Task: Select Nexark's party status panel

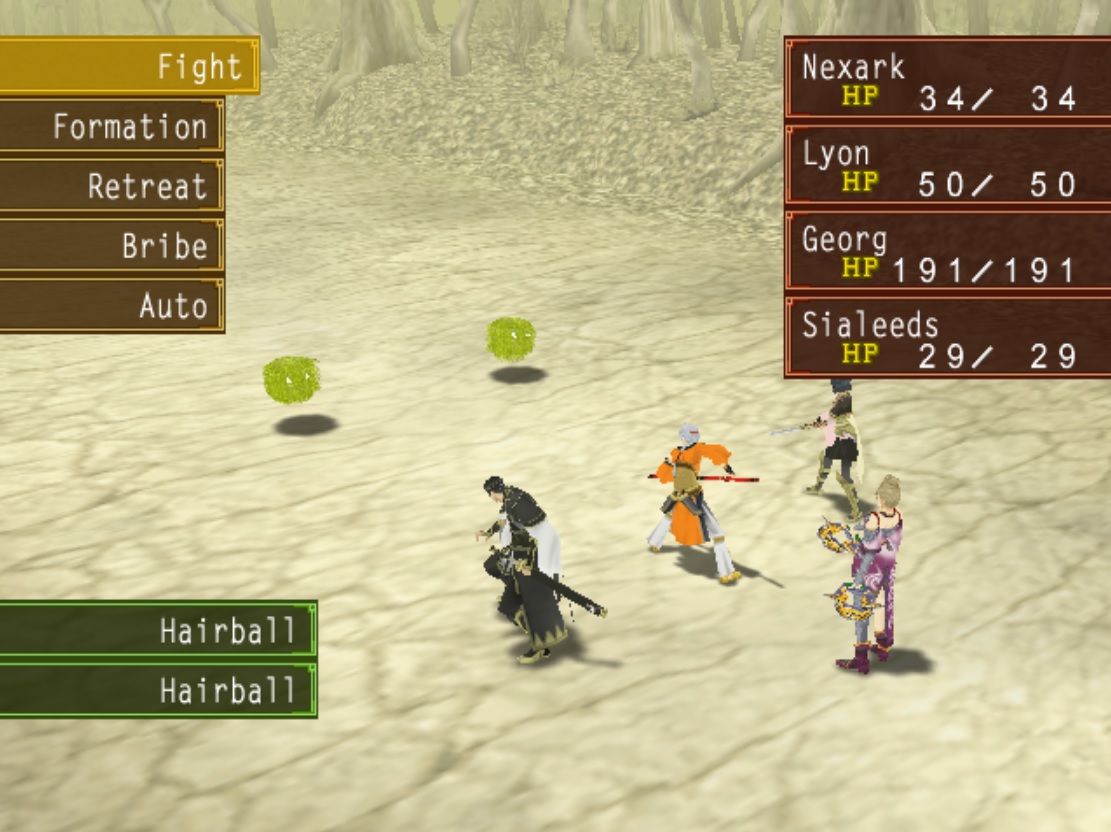Action: click(946, 81)
